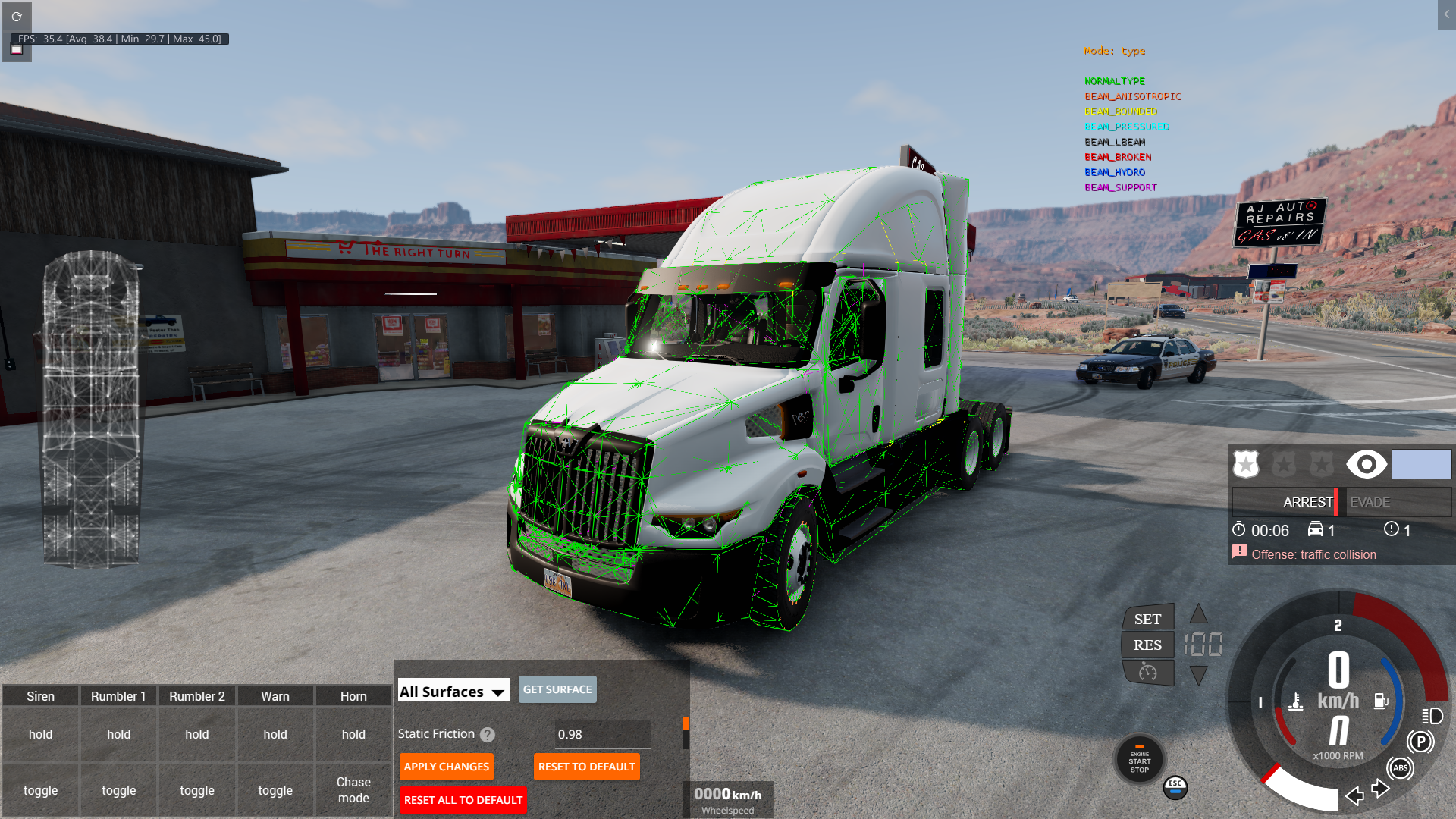Sound the Horn hold button
Viewport: 1456px width, 819px height.
point(353,734)
